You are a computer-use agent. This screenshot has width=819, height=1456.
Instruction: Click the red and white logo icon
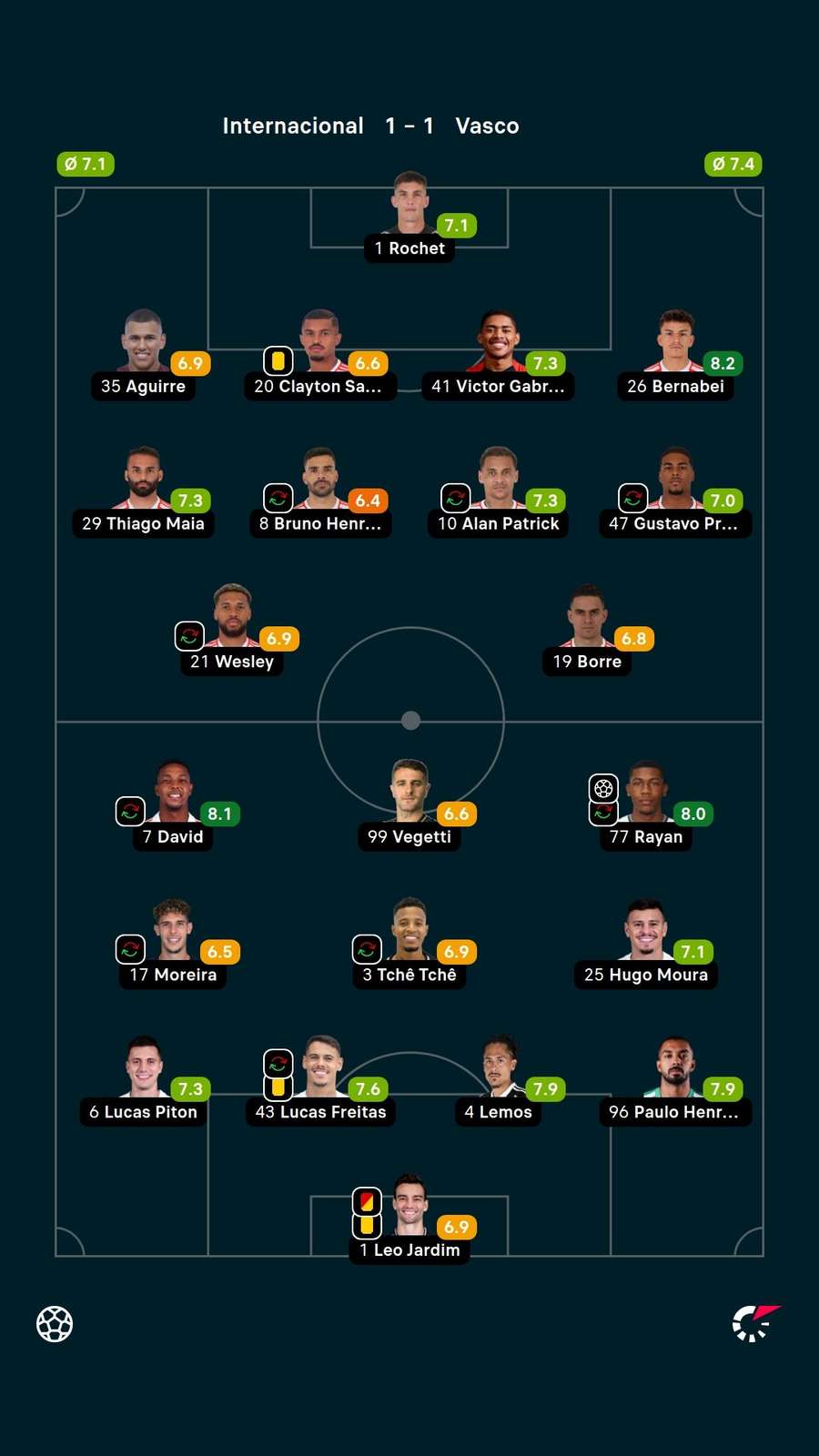coord(756,1323)
